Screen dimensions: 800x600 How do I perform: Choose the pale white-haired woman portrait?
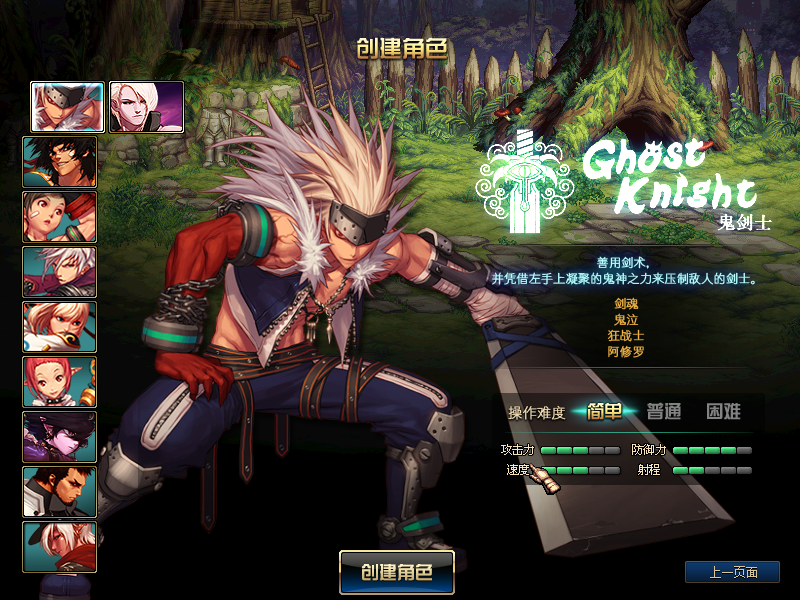146,107
